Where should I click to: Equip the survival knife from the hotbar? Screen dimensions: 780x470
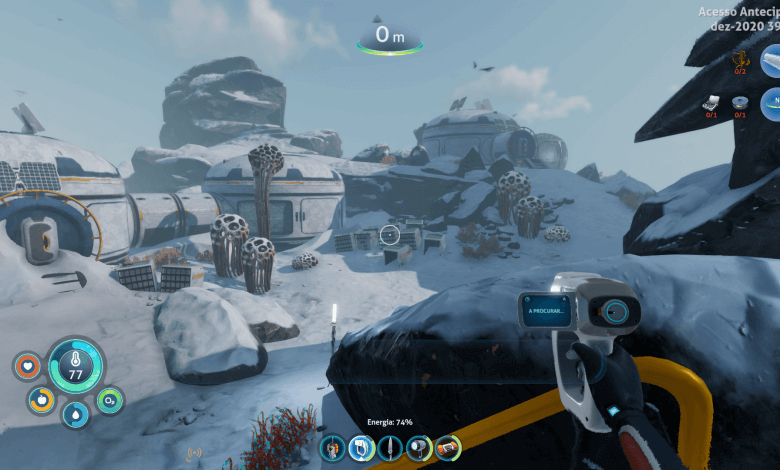(390, 448)
